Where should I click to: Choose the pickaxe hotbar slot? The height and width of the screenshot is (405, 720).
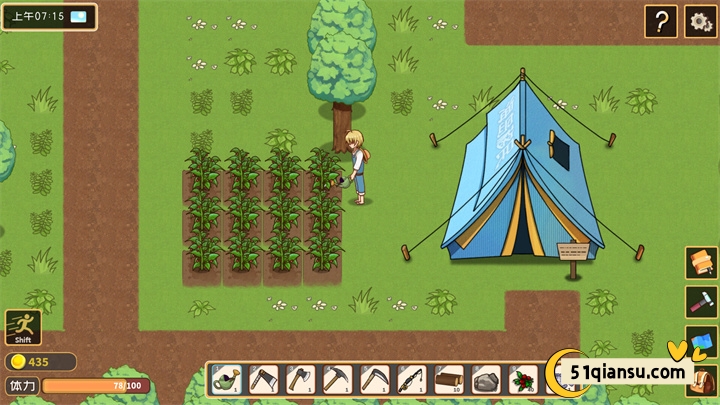coord(338,379)
